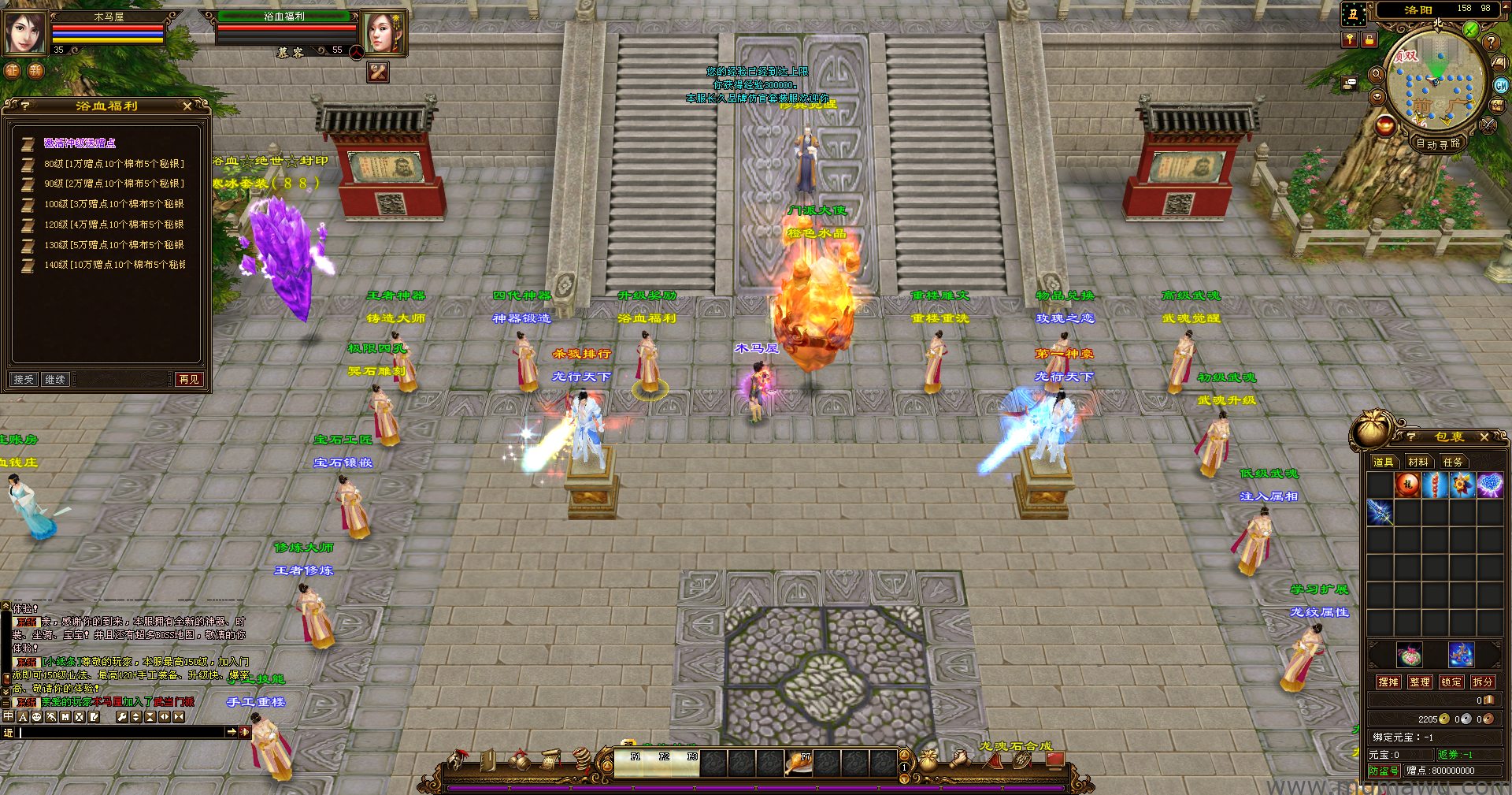Close the 包裹 inventory window

1484,437
